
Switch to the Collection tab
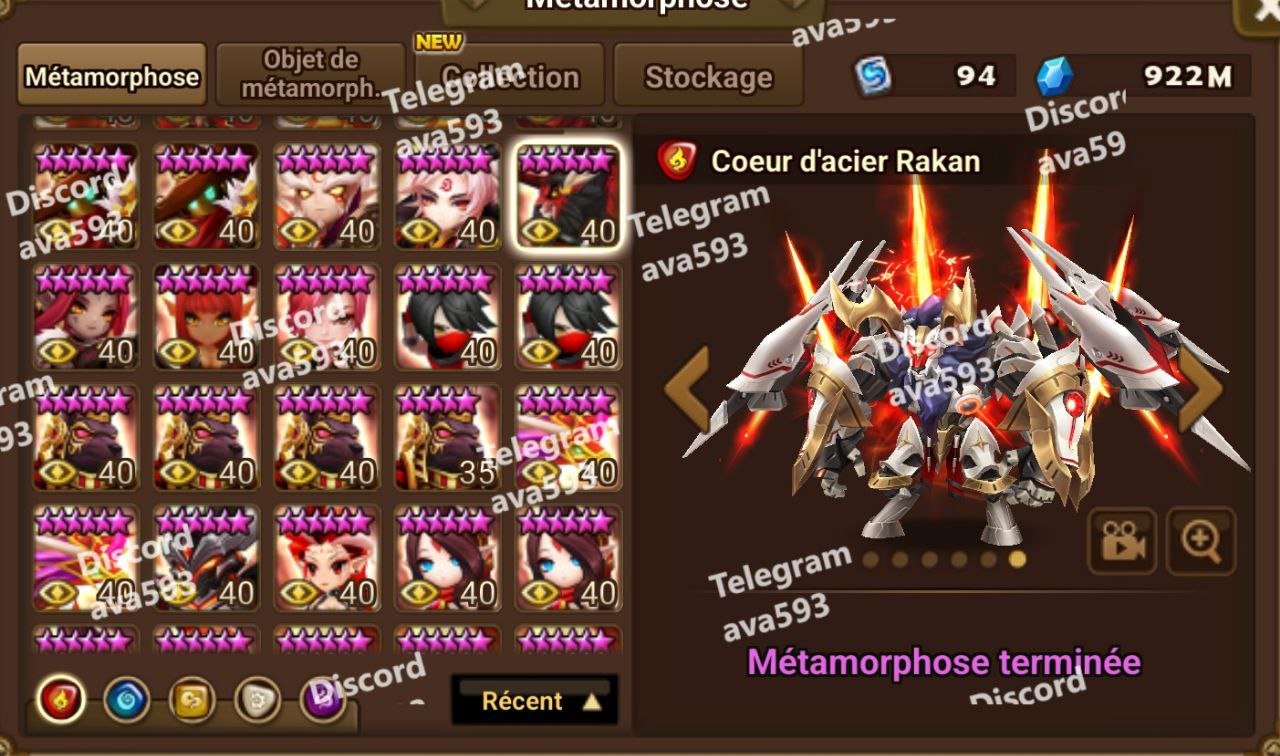point(510,76)
